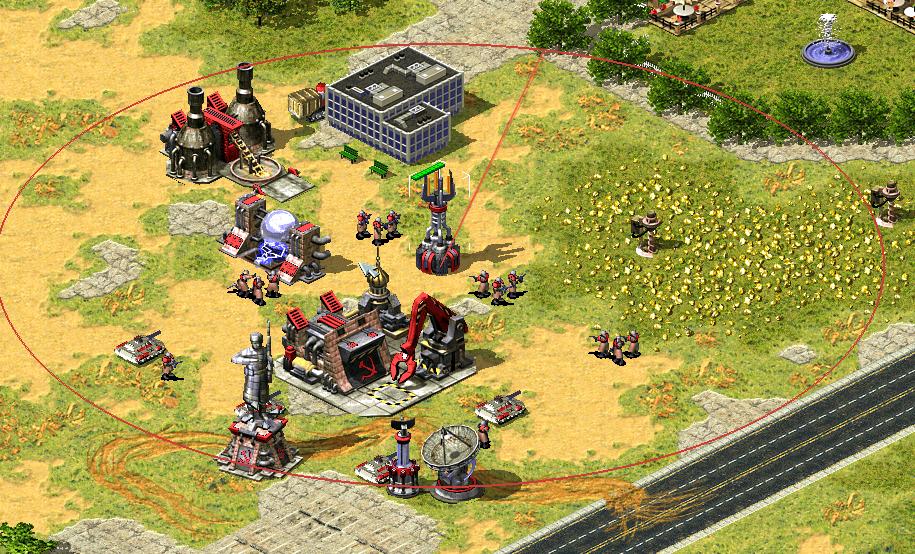Select the tower with the green health bar

coord(439,227)
